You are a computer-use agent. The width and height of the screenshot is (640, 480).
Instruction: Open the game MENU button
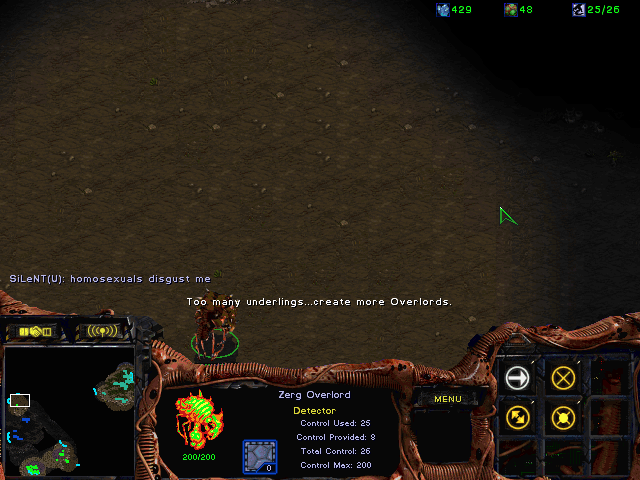(447, 399)
